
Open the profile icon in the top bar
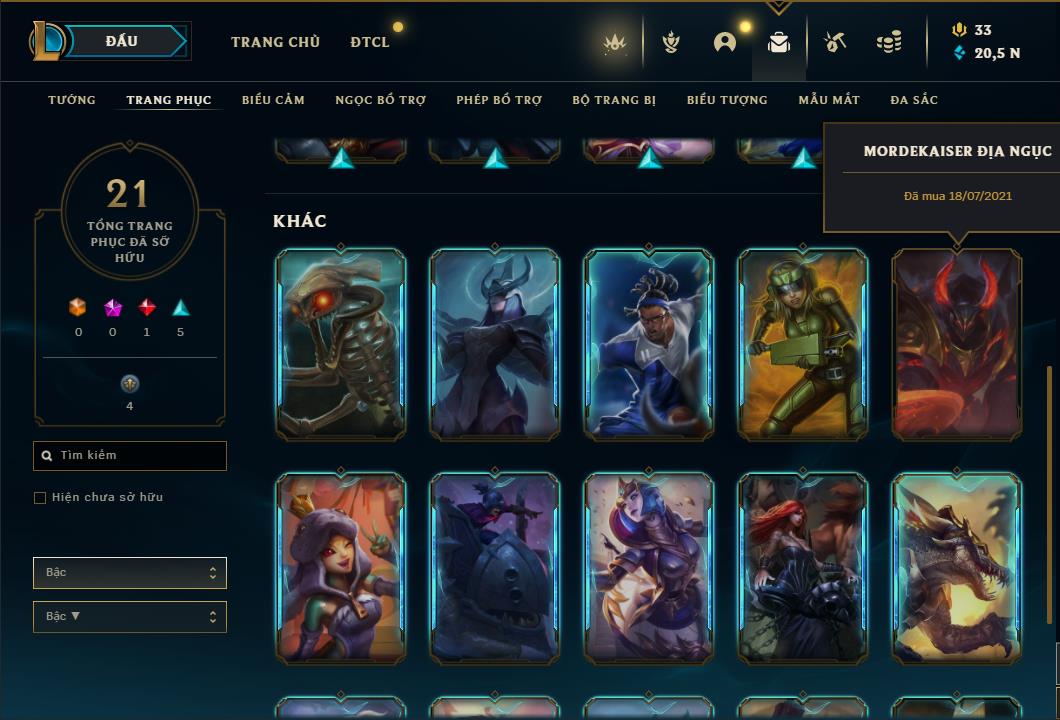[725, 42]
